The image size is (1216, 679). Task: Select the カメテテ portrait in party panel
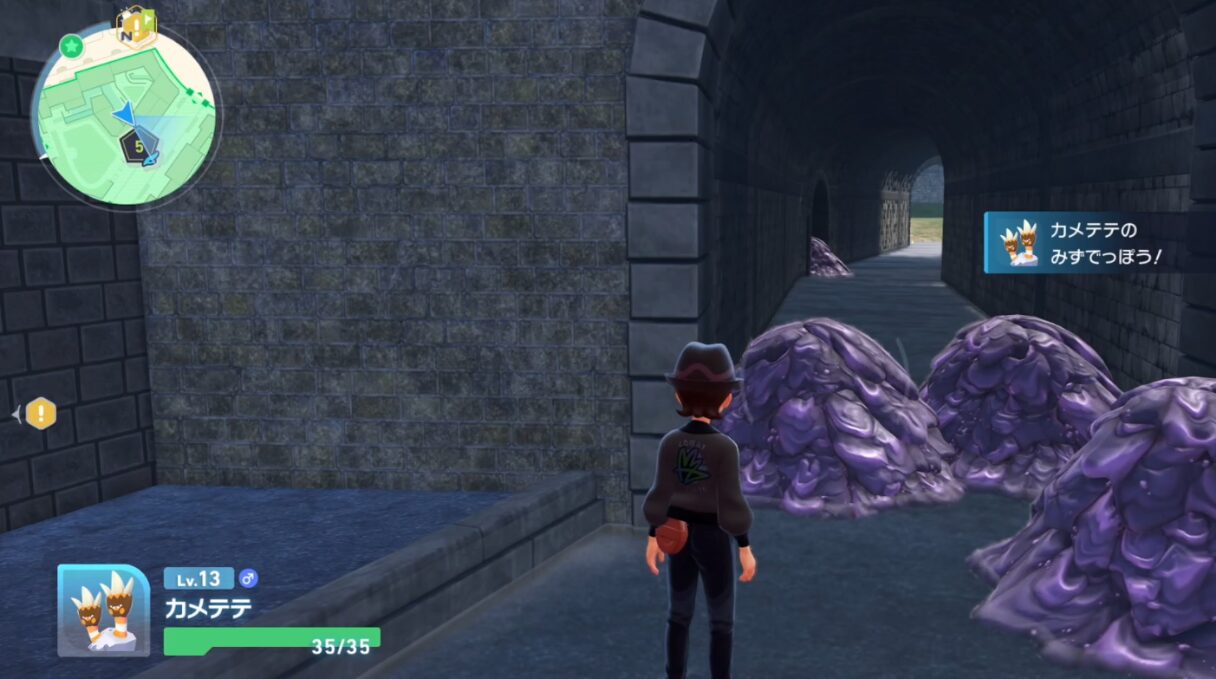click(104, 610)
